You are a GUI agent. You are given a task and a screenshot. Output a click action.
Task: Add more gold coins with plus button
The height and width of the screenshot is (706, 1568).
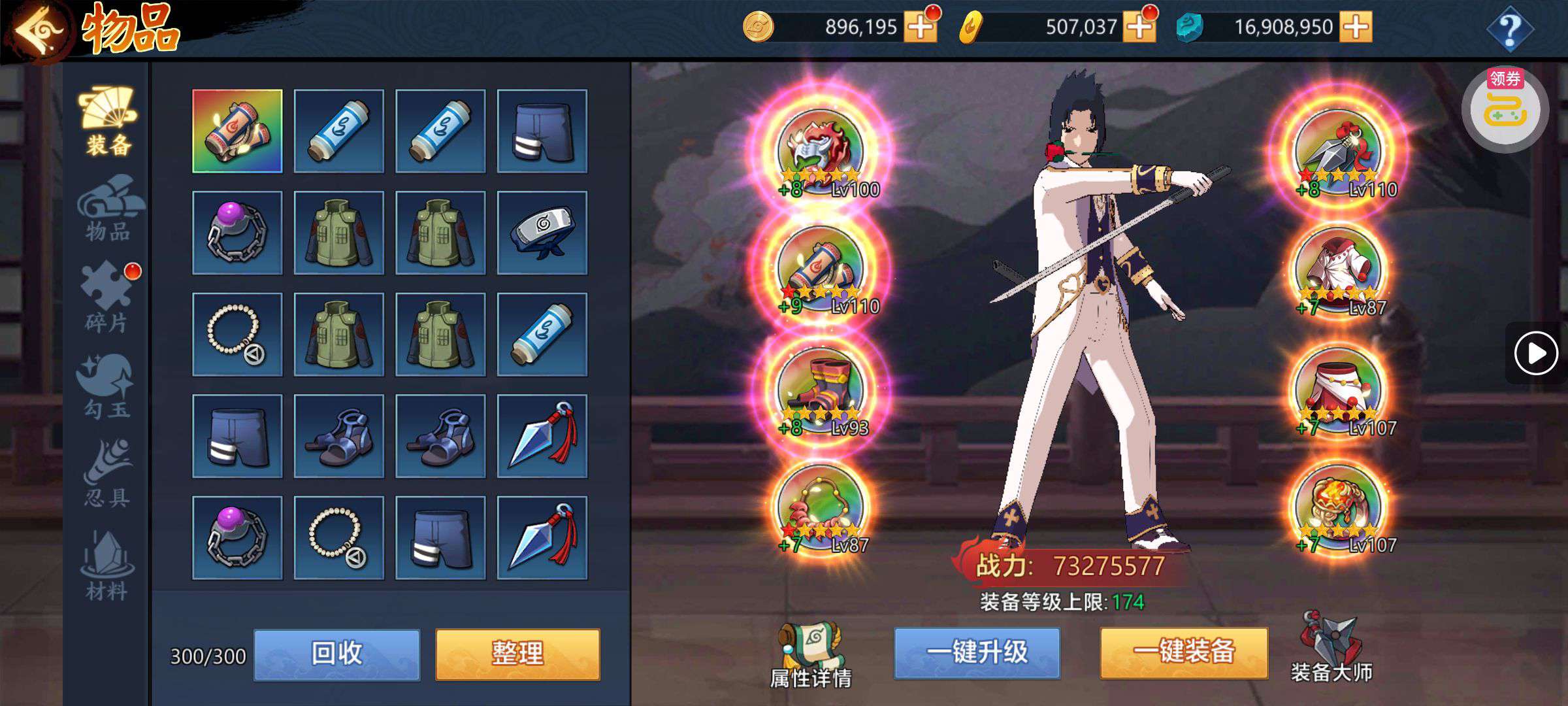920,27
